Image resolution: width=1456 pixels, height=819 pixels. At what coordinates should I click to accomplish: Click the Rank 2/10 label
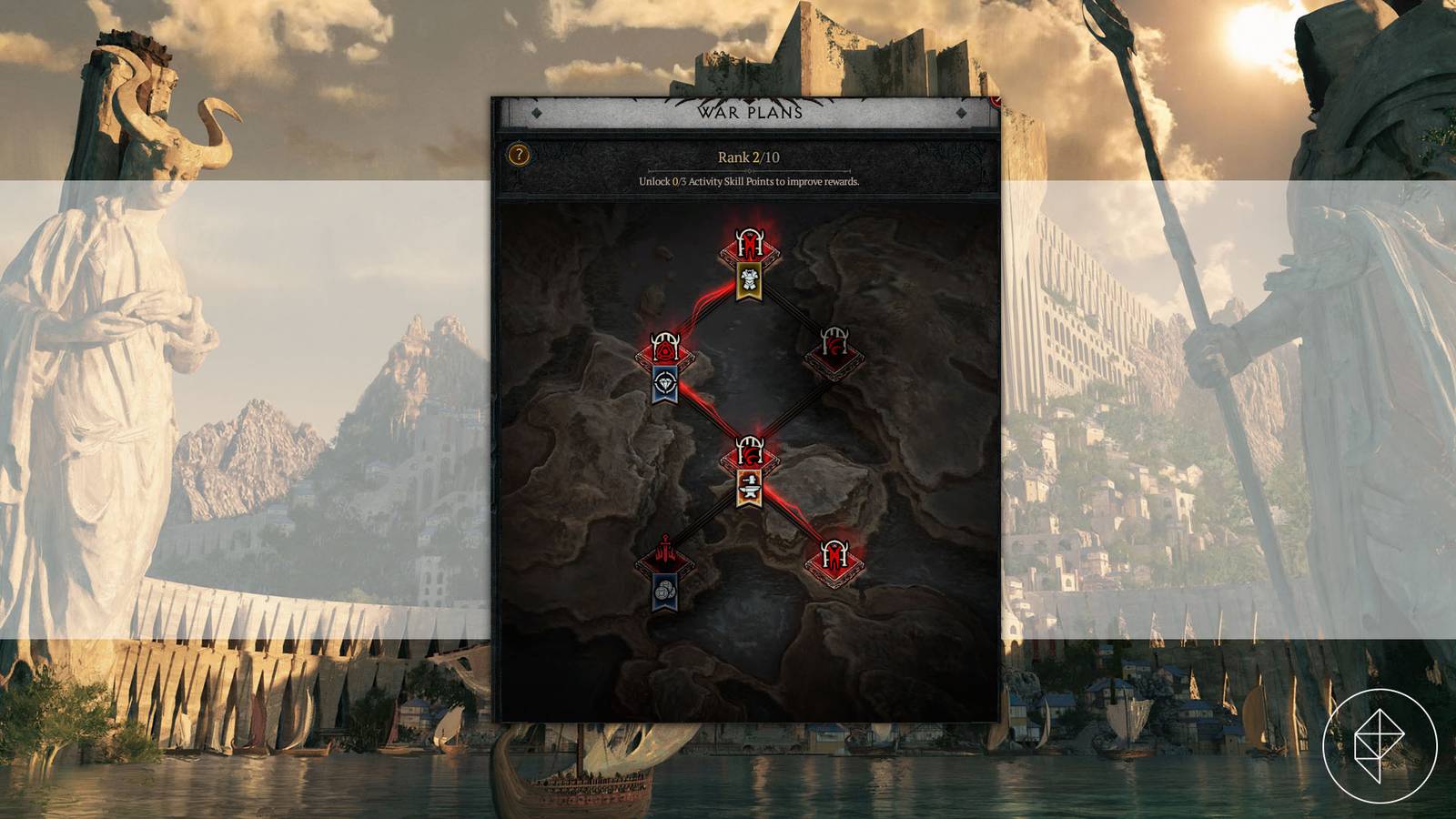[x=748, y=157]
